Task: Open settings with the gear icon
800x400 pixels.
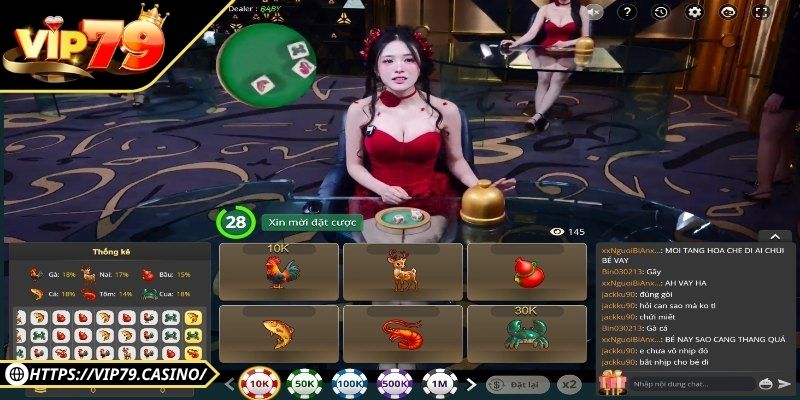Action: click(694, 12)
